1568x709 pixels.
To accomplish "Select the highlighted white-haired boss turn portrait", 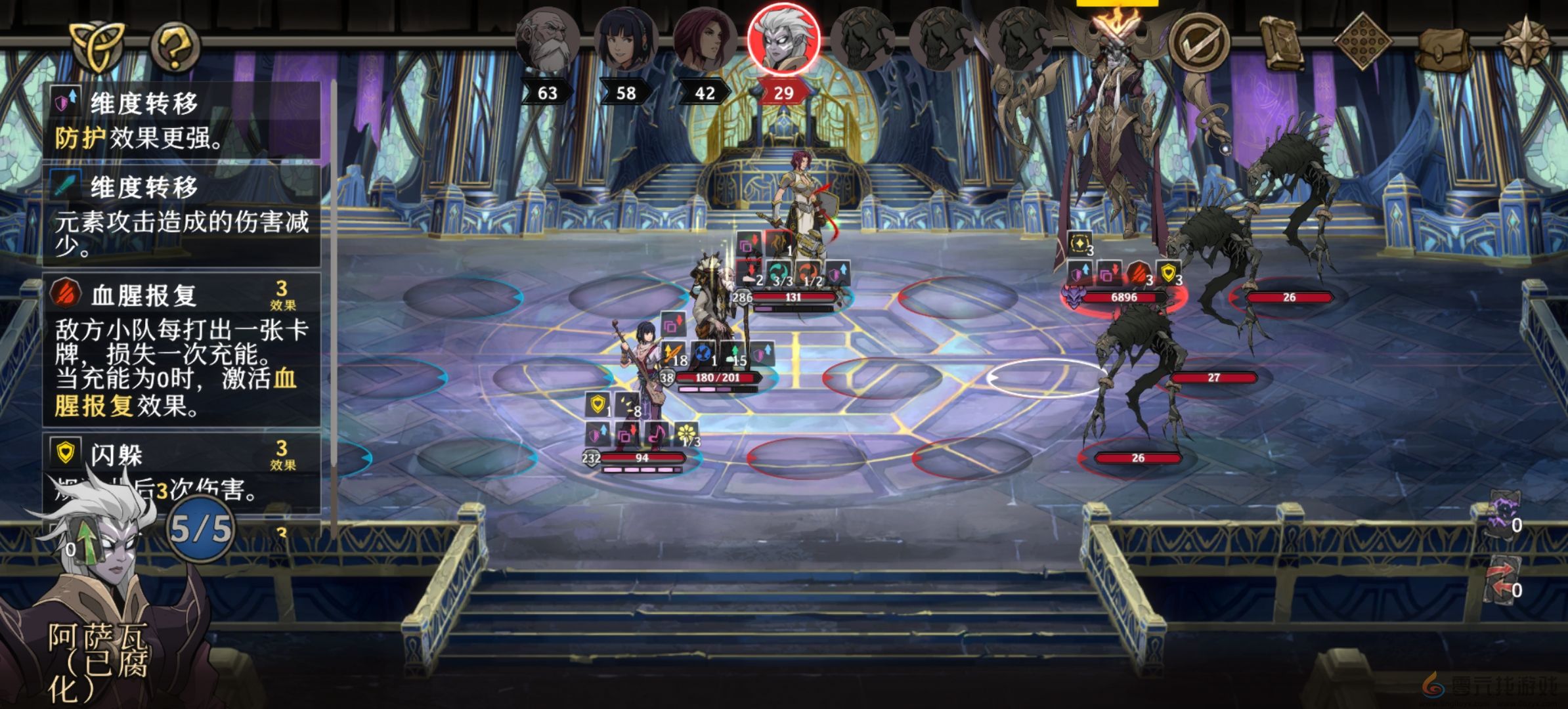I will click(x=783, y=38).
